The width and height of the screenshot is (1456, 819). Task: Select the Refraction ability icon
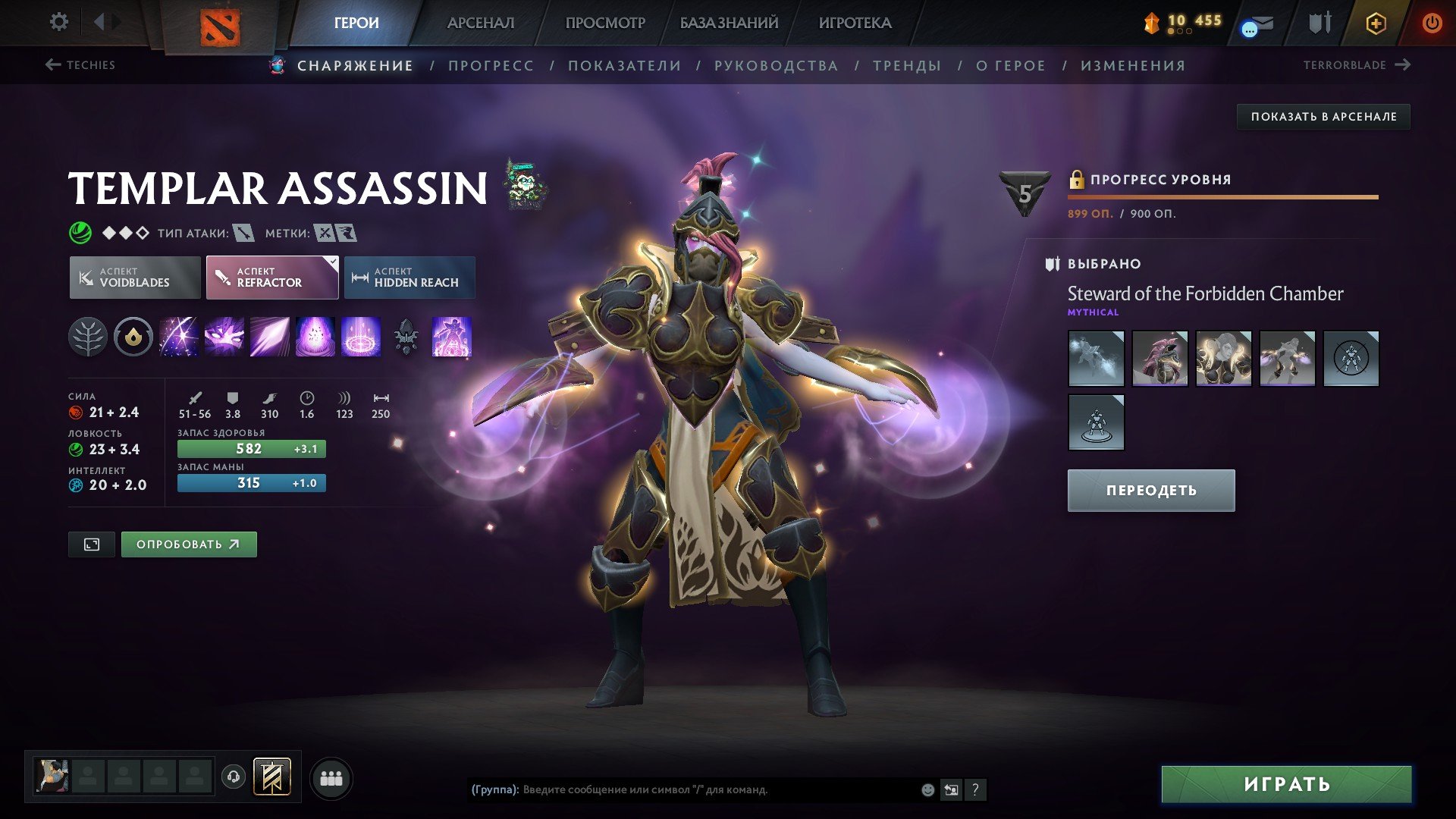click(x=180, y=338)
